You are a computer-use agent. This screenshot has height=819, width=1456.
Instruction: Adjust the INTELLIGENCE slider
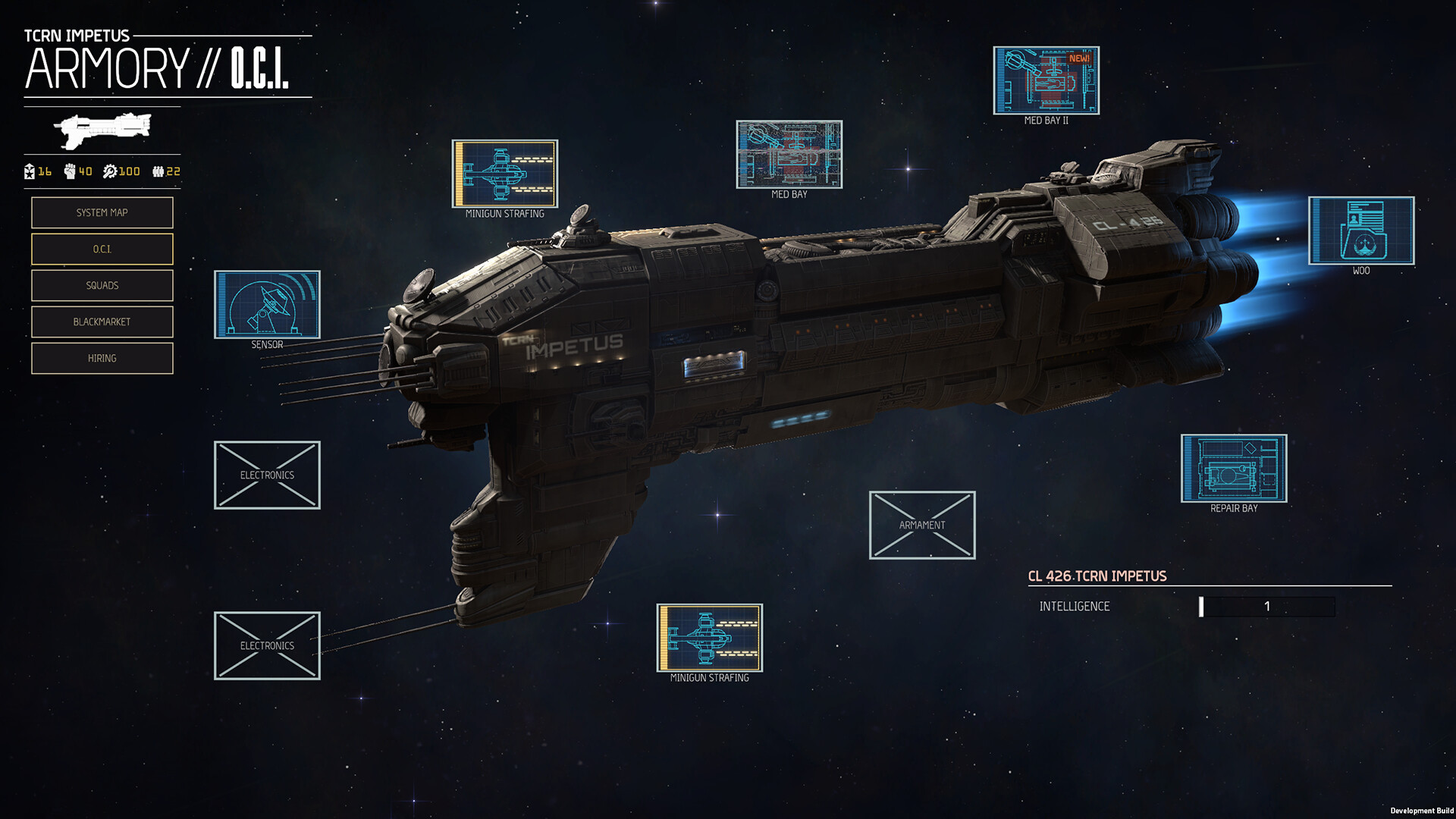pyautogui.click(x=1266, y=607)
